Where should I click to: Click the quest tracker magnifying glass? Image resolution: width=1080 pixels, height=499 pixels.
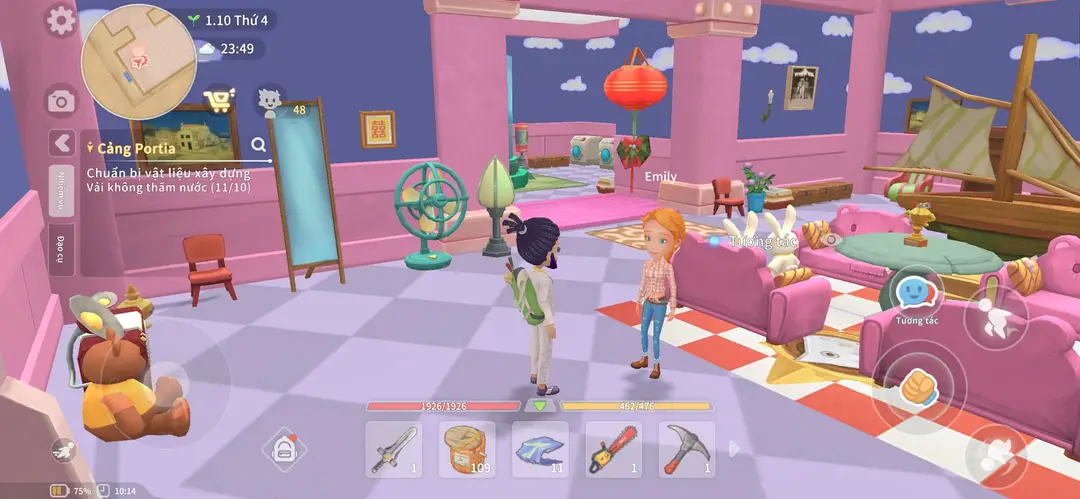(259, 145)
